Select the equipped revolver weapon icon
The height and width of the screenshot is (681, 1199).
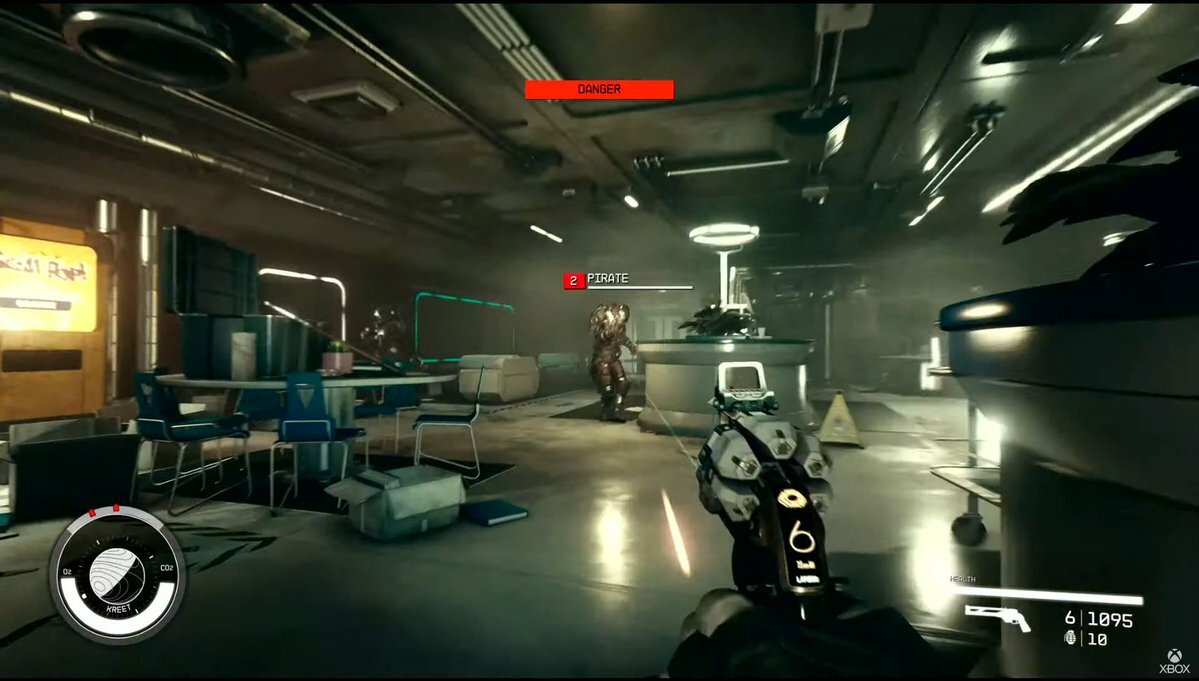coord(998,618)
